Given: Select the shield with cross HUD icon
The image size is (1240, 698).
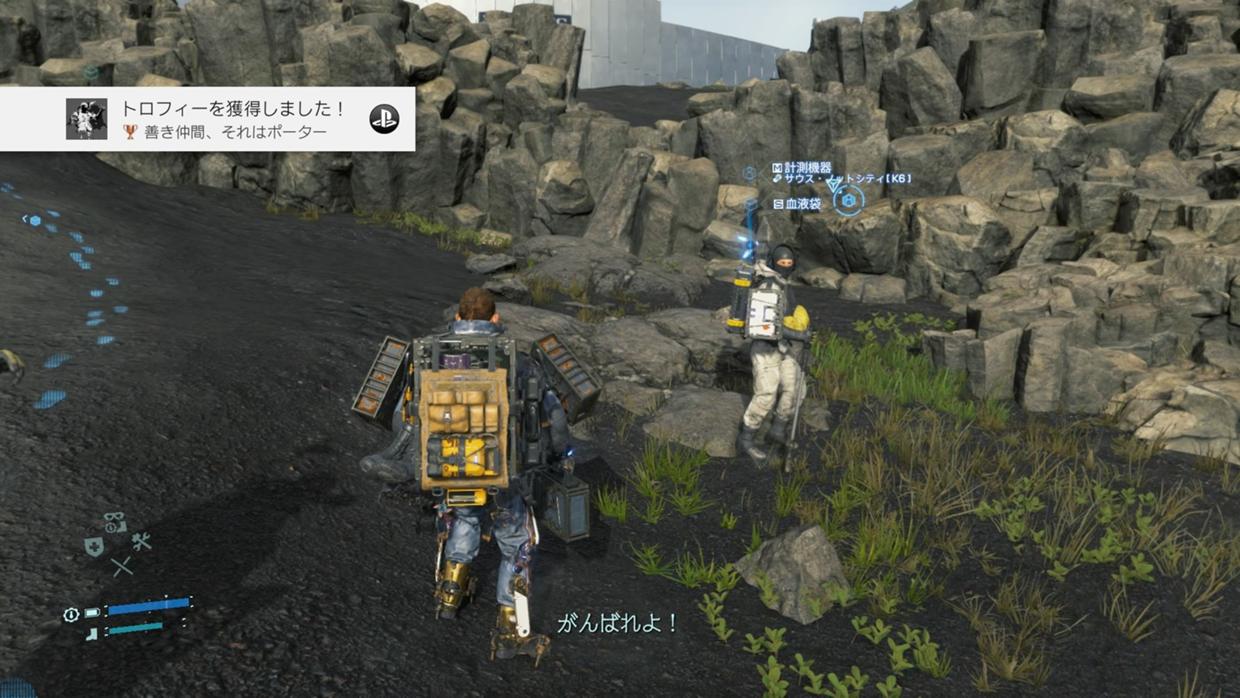Looking at the screenshot, I should pos(94,546).
